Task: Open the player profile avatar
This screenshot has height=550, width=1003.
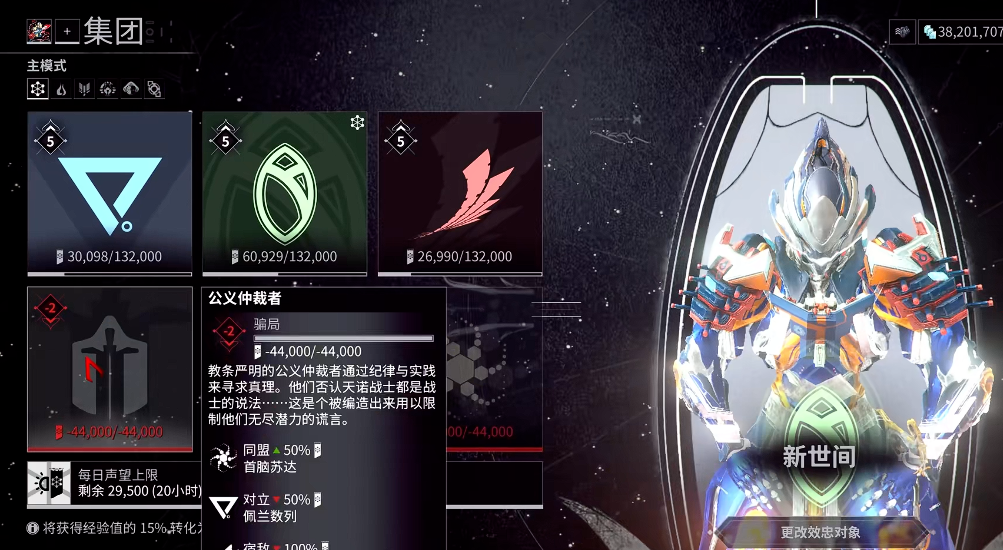Action: click(x=39, y=32)
